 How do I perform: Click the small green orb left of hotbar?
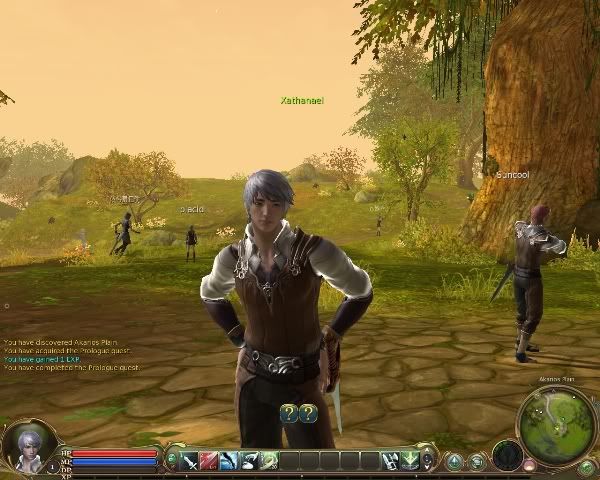coord(172,459)
